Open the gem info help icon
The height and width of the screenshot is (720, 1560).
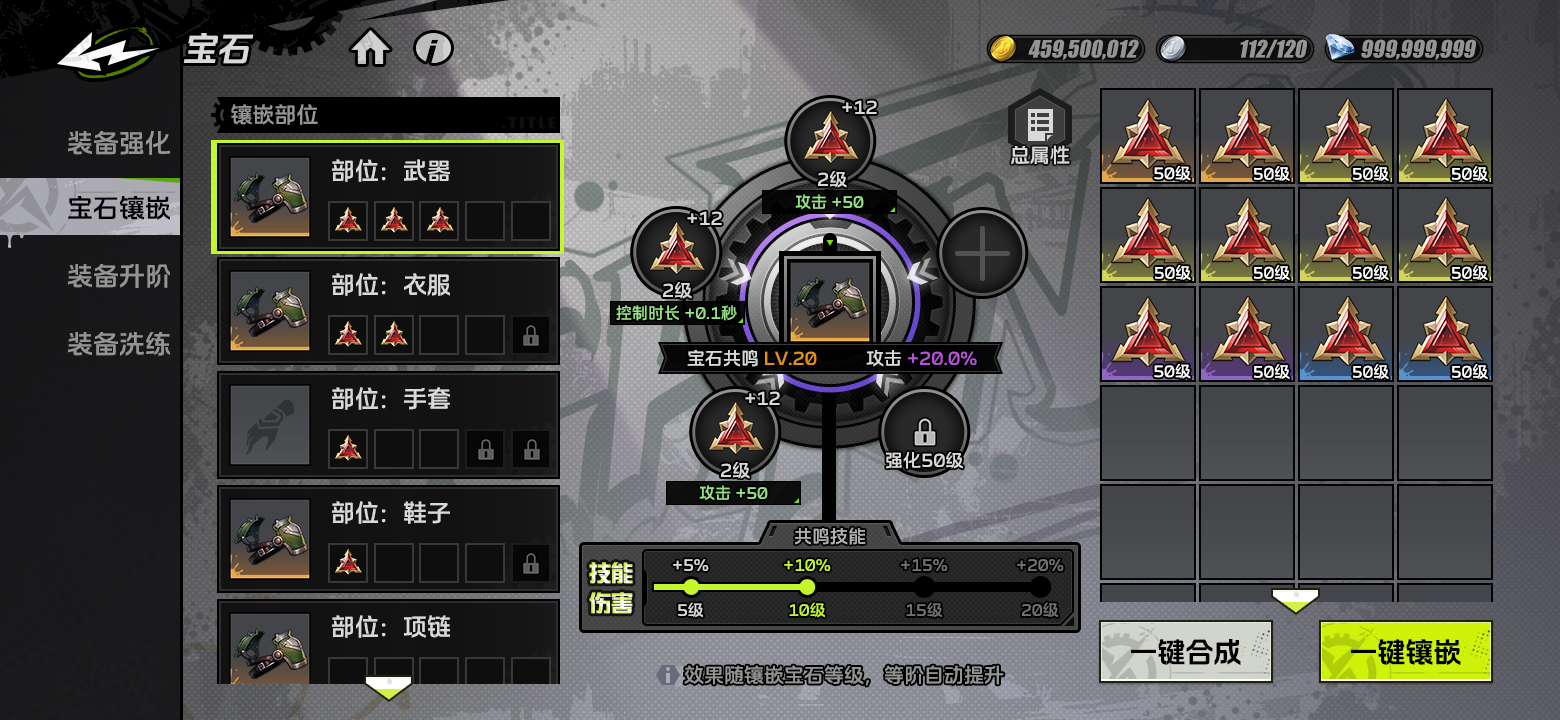point(433,48)
